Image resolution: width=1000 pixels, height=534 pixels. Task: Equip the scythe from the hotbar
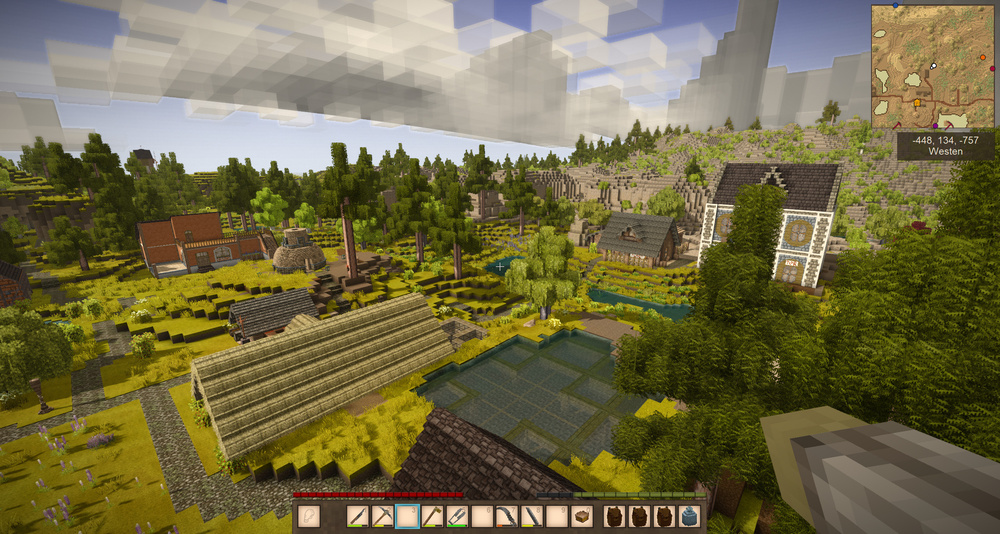point(507,516)
